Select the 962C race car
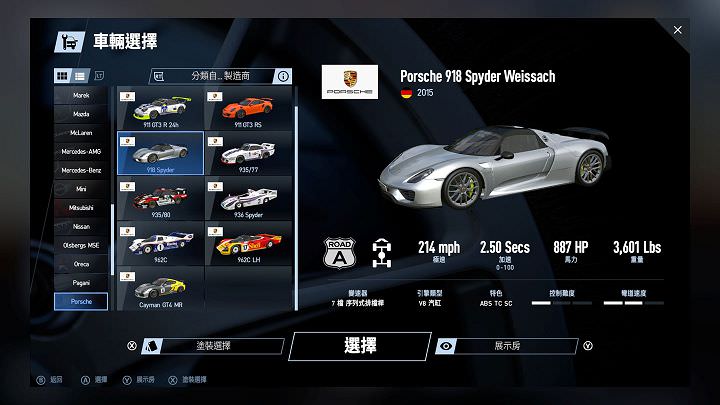 [x=160, y=243]
